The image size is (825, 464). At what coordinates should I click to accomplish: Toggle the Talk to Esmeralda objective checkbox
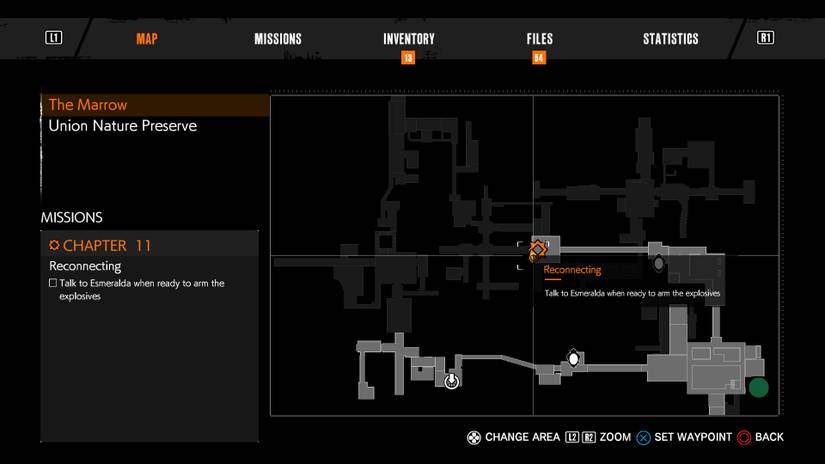(x=53, y=284)
